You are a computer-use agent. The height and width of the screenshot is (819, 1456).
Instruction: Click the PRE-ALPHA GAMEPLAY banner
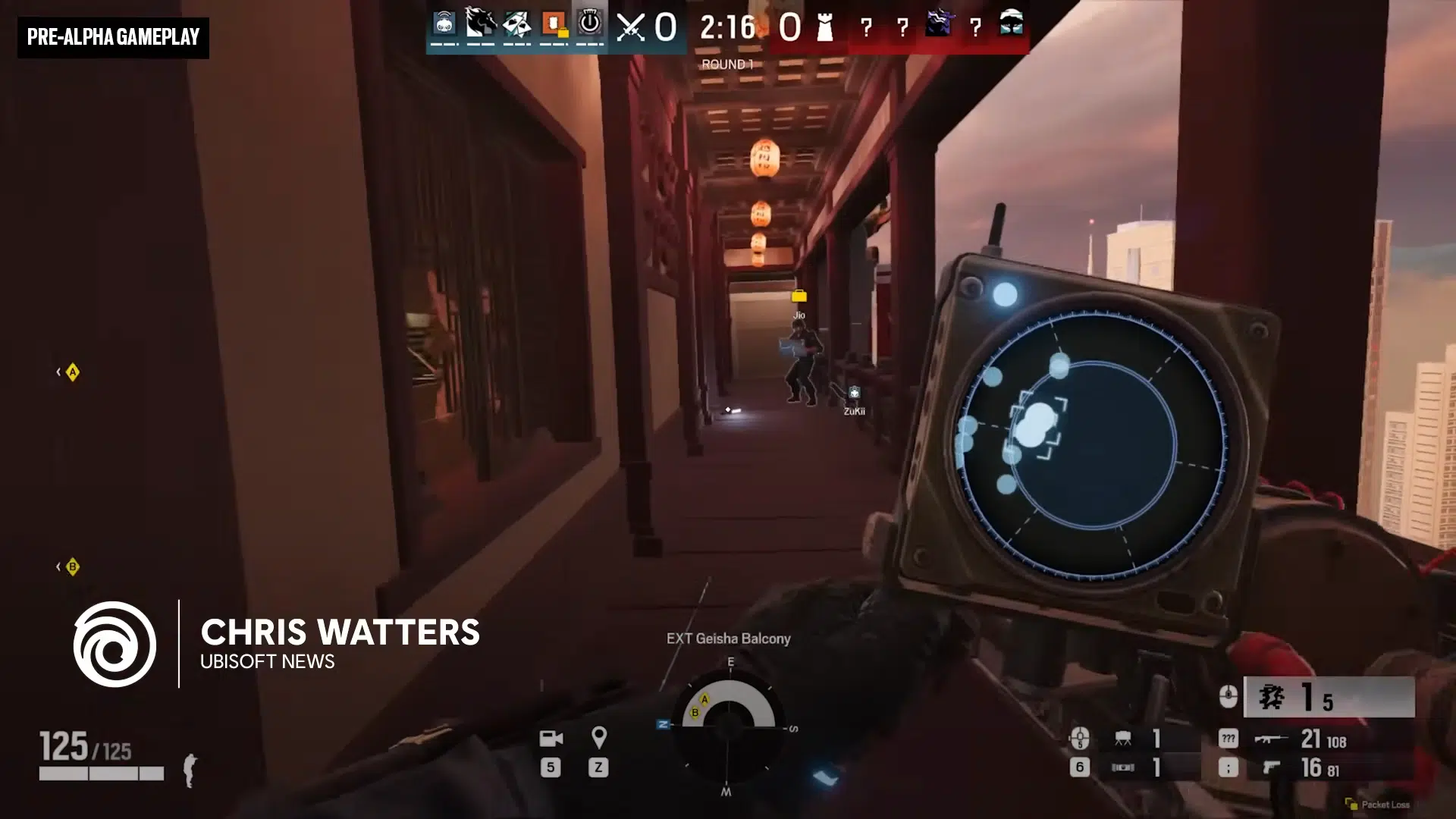click(x=112, y=36)
